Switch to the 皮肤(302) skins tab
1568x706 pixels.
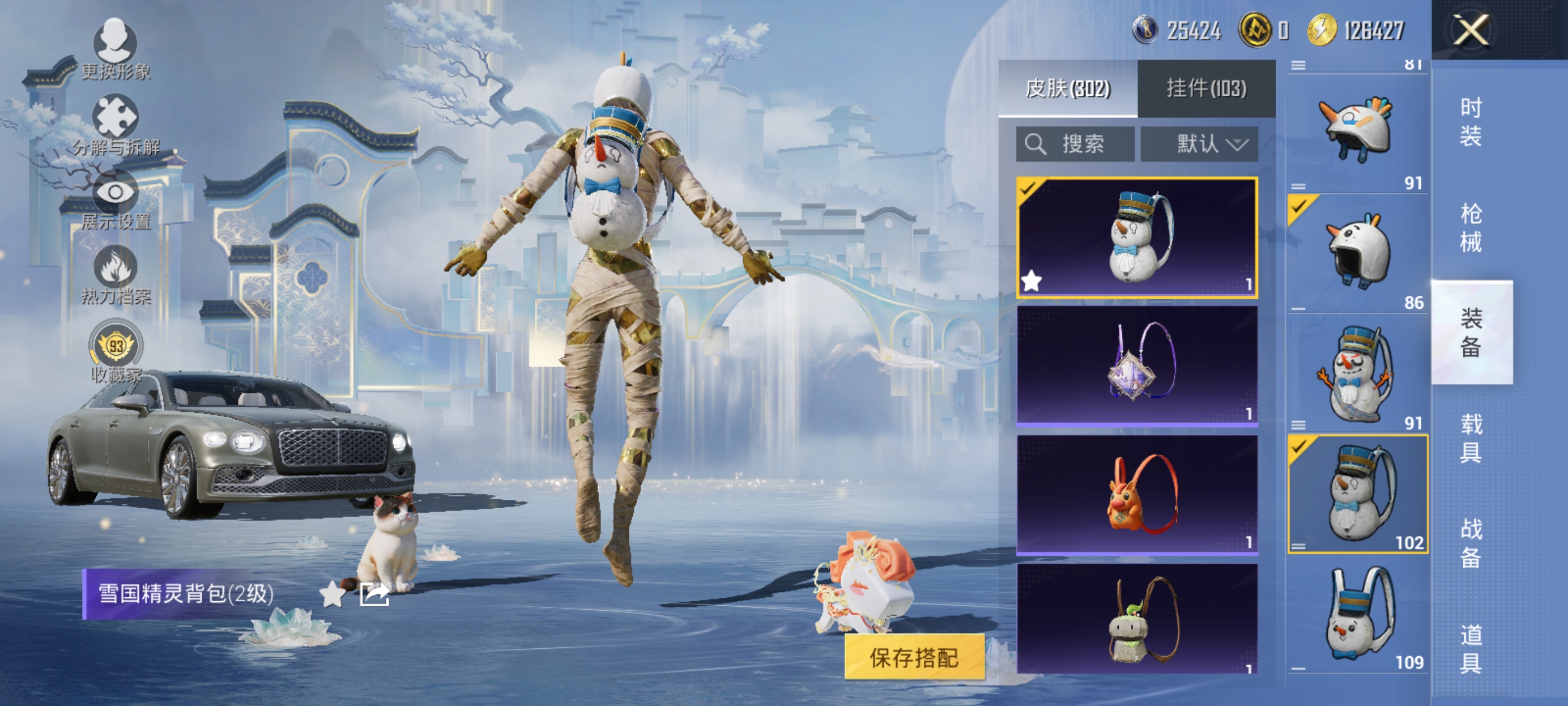point(1068,89)
